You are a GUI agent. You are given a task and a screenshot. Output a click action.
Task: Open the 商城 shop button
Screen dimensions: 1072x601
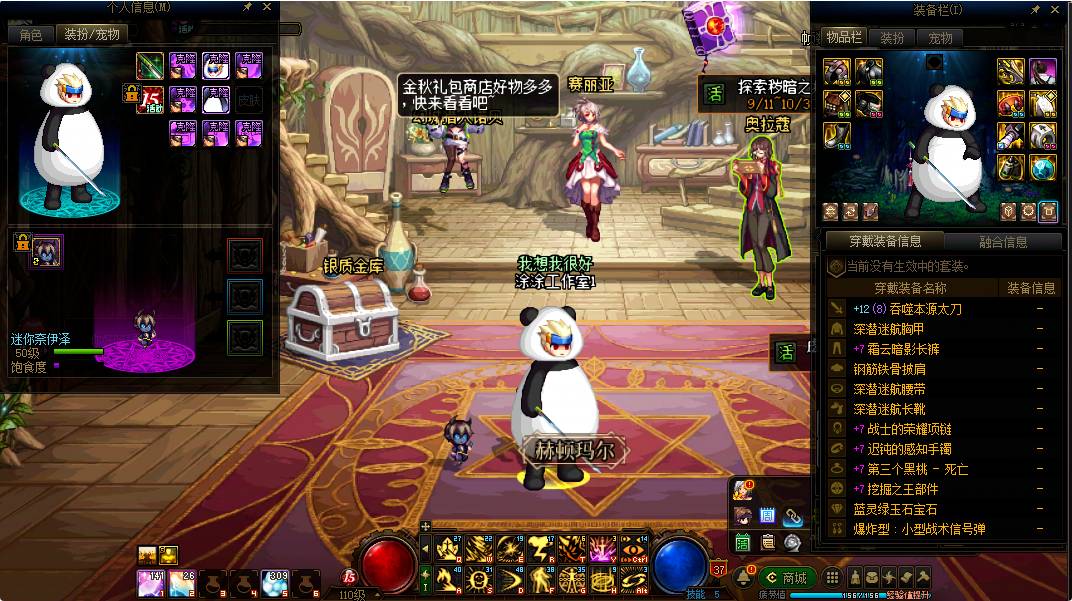pos(786,577)
